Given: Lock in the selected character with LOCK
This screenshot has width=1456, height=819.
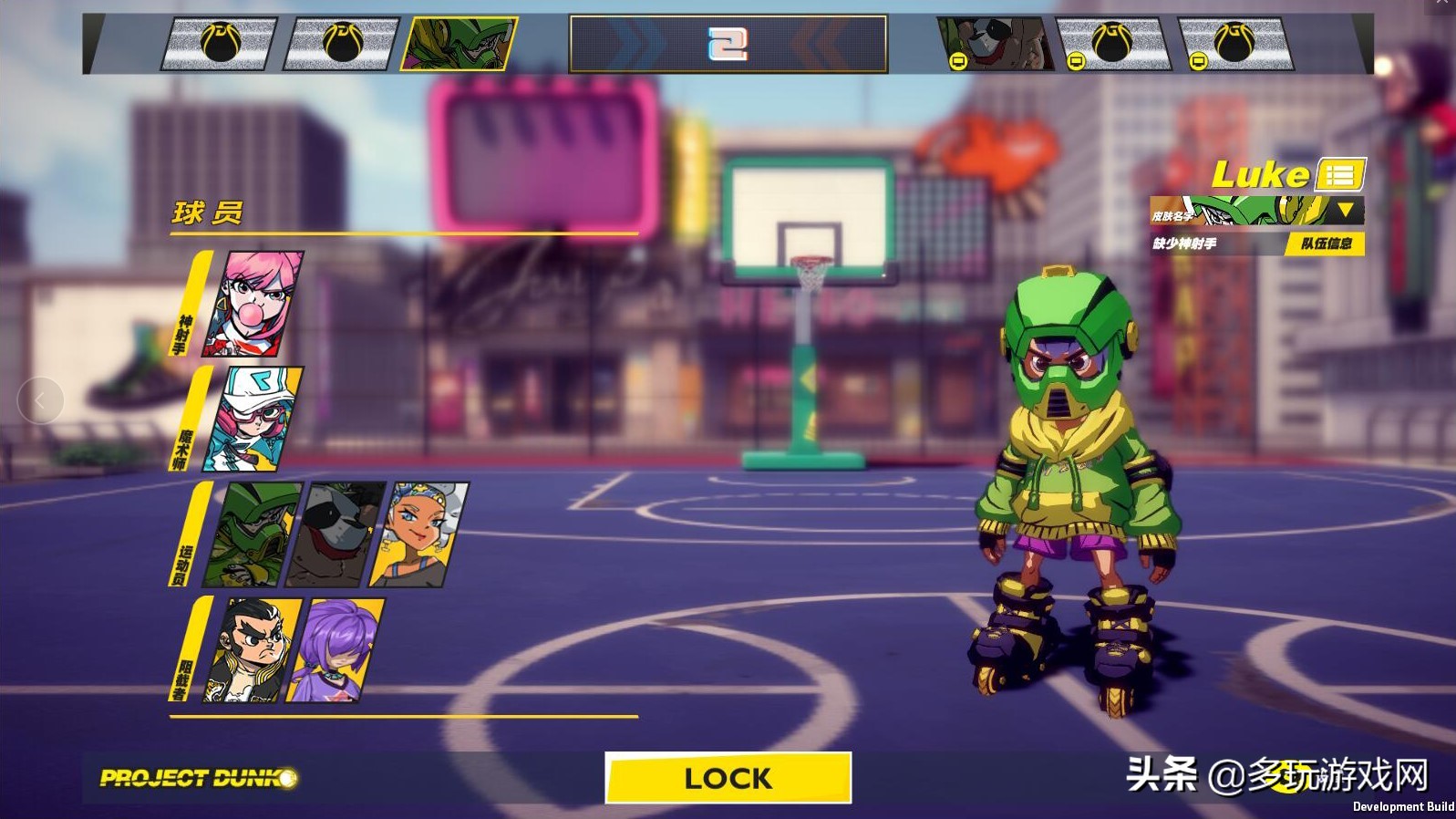Looking at the screenshot, I should point(728,778).
